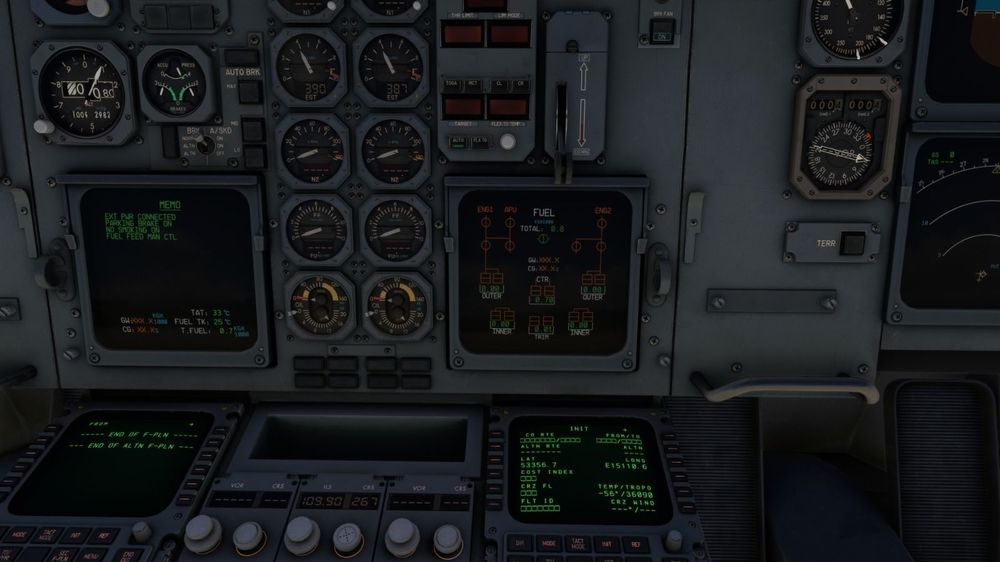Push the INIT key on left MCDU

(x=77, y=535)
